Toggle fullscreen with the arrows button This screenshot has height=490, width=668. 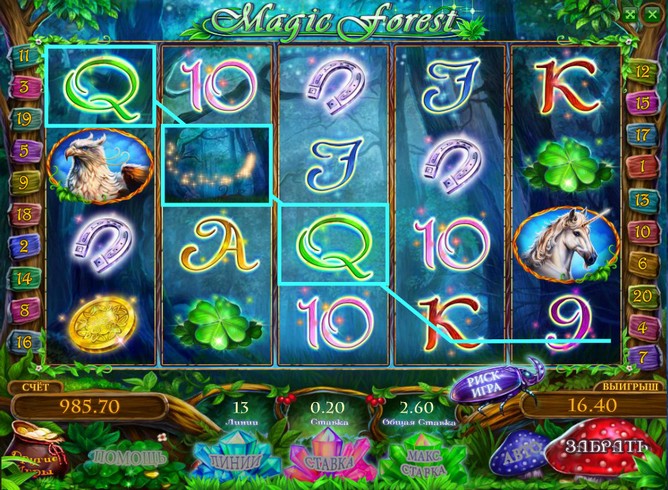pos(629,14)
